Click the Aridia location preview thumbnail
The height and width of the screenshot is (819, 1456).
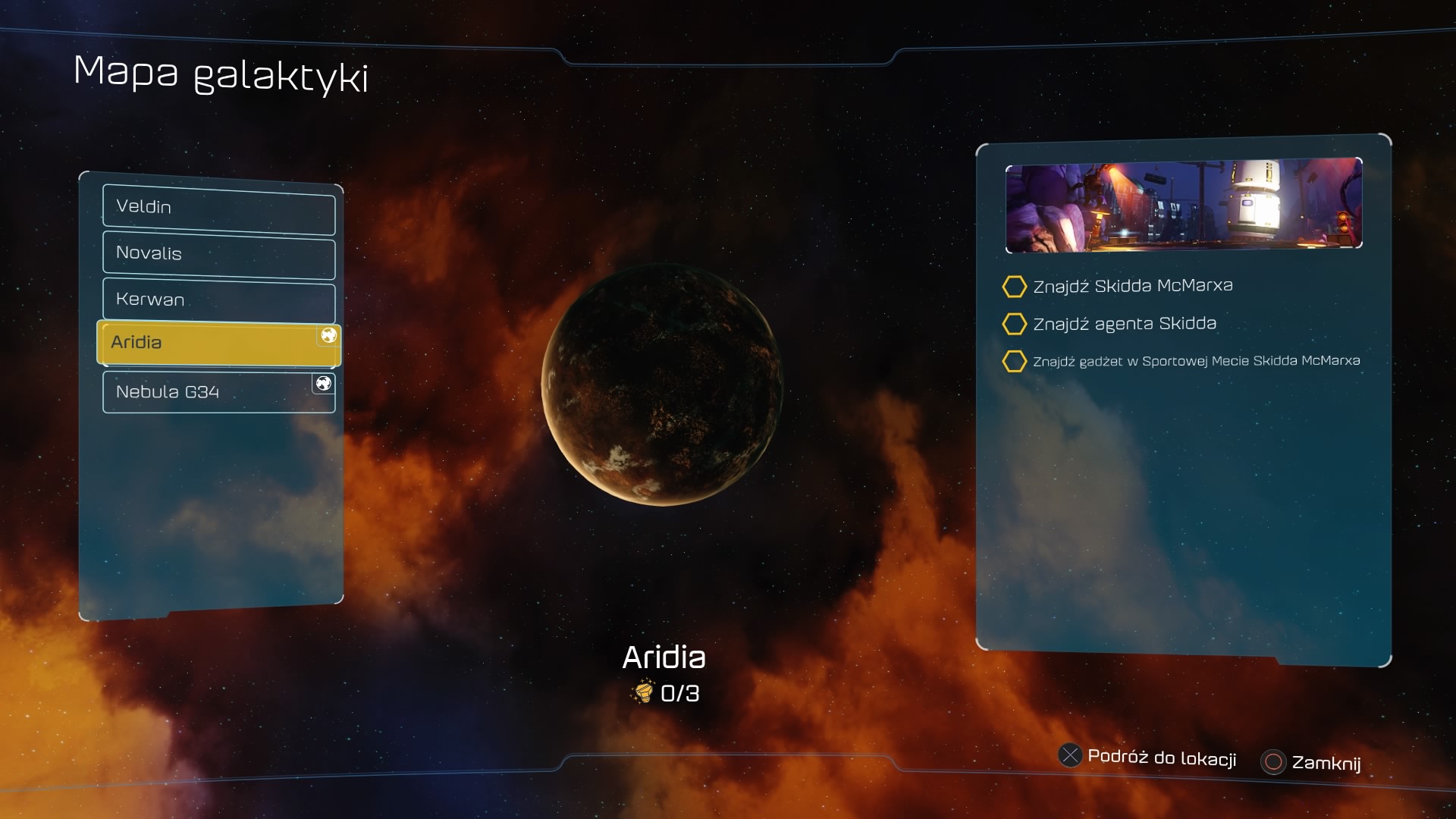(x=1183, y=204)
